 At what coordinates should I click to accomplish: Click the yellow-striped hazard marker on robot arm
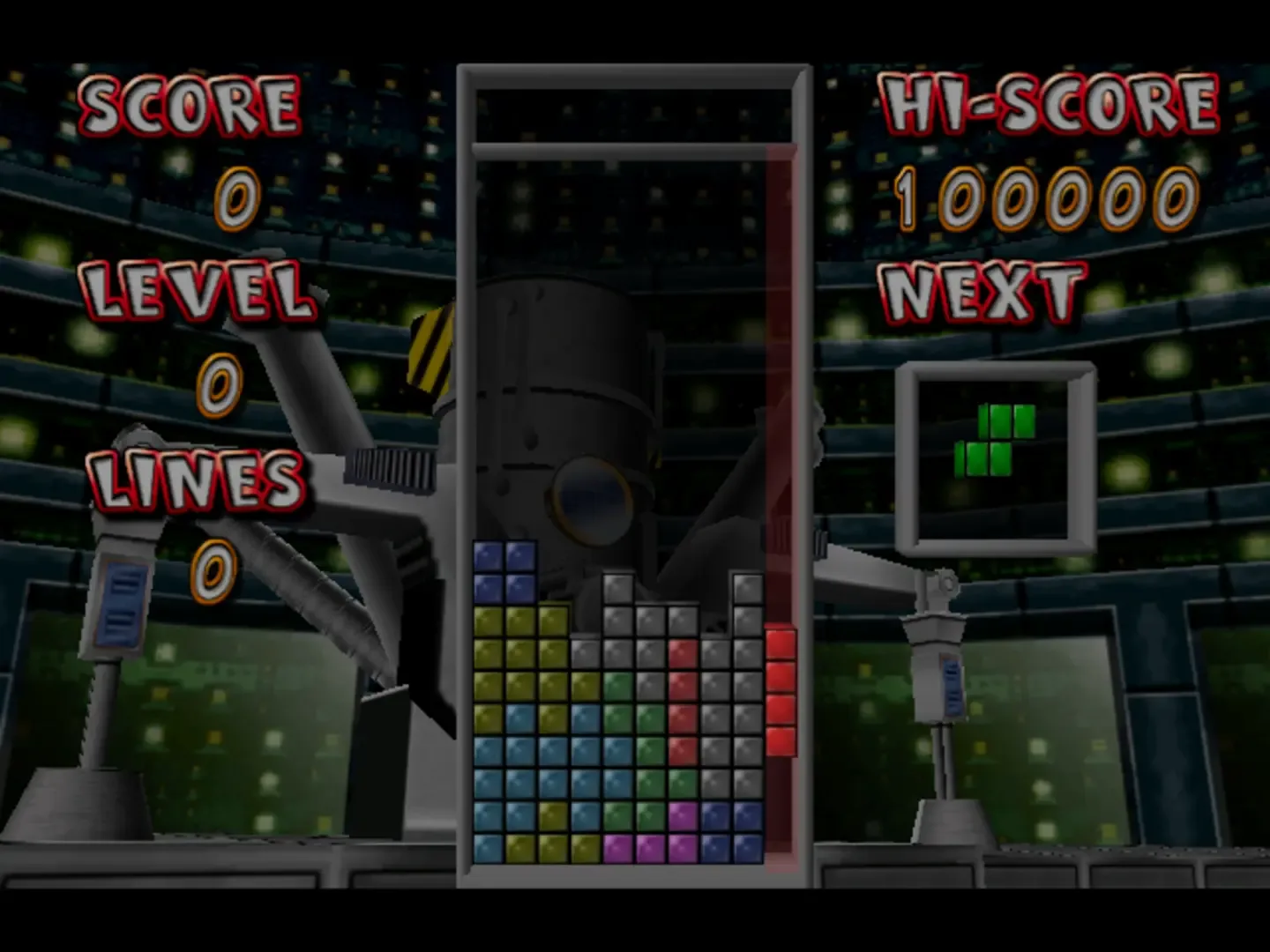430,353
